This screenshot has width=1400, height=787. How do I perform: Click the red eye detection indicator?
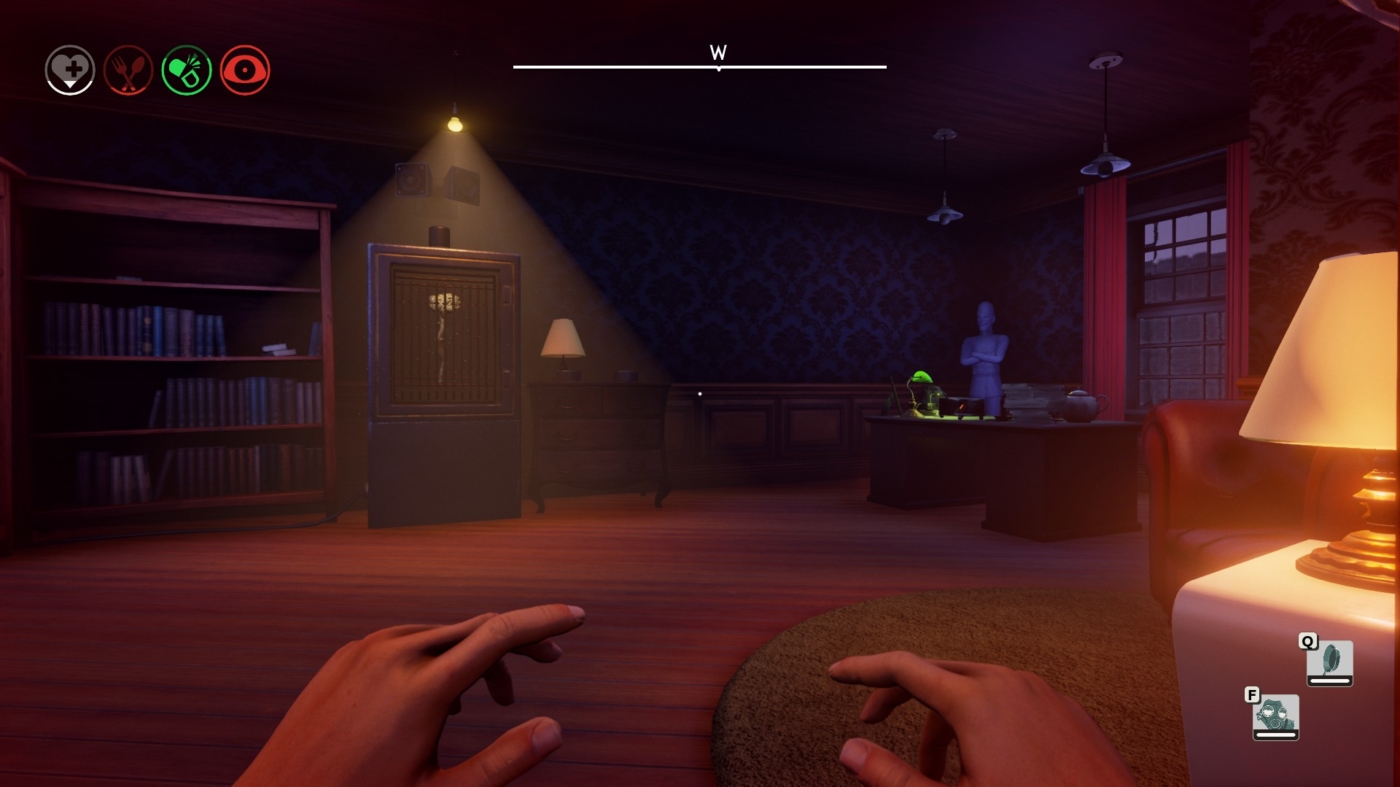point(243,68)
